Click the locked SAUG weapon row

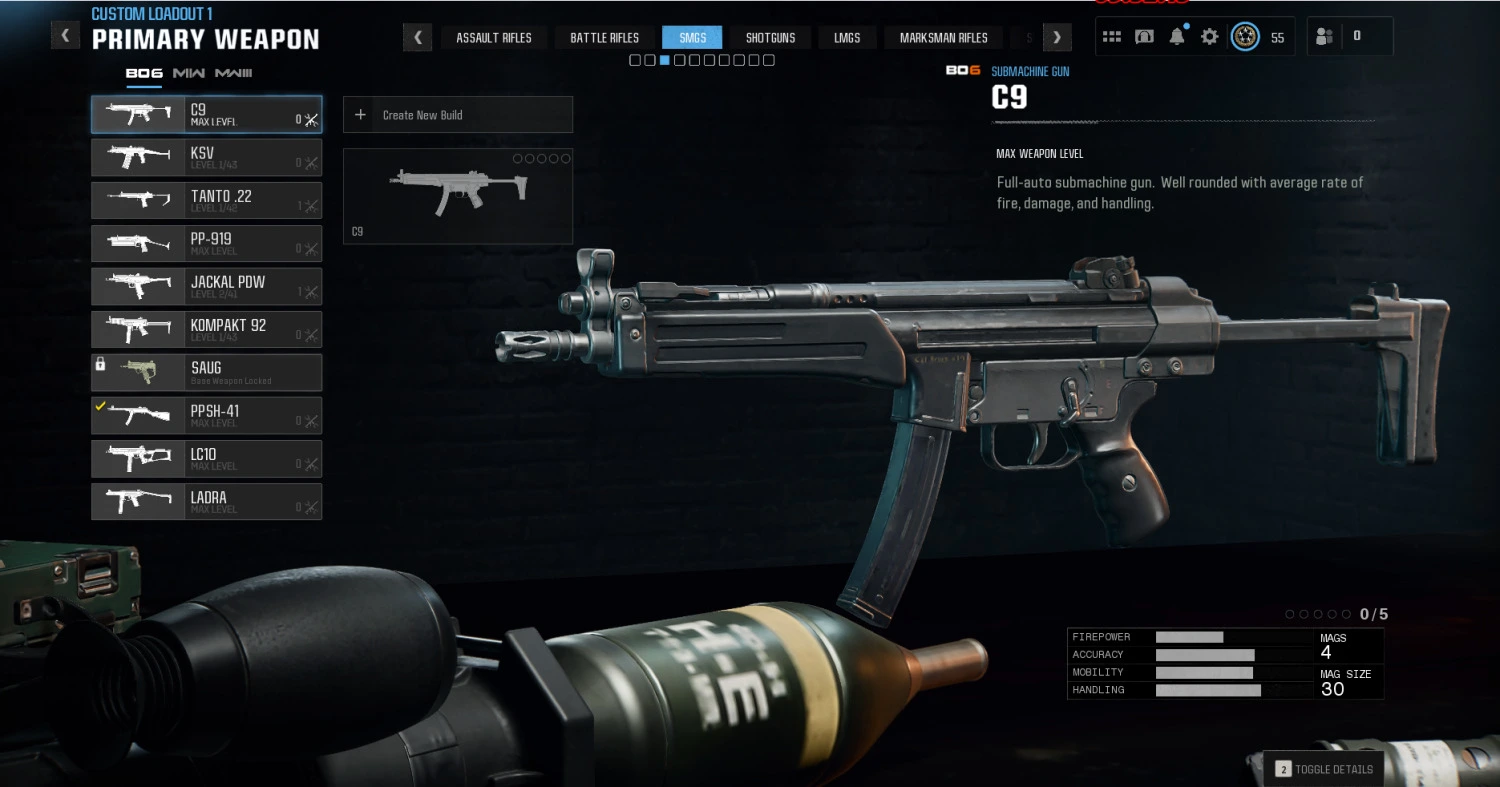tap(206, 373)
